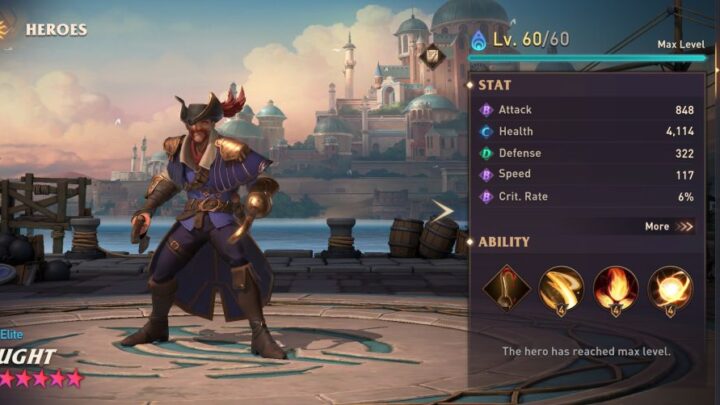This screenshot has height=405, width=720.
Task: Open the glowing orb ability details
Action: pyautogui.click(x=669, y=288)
